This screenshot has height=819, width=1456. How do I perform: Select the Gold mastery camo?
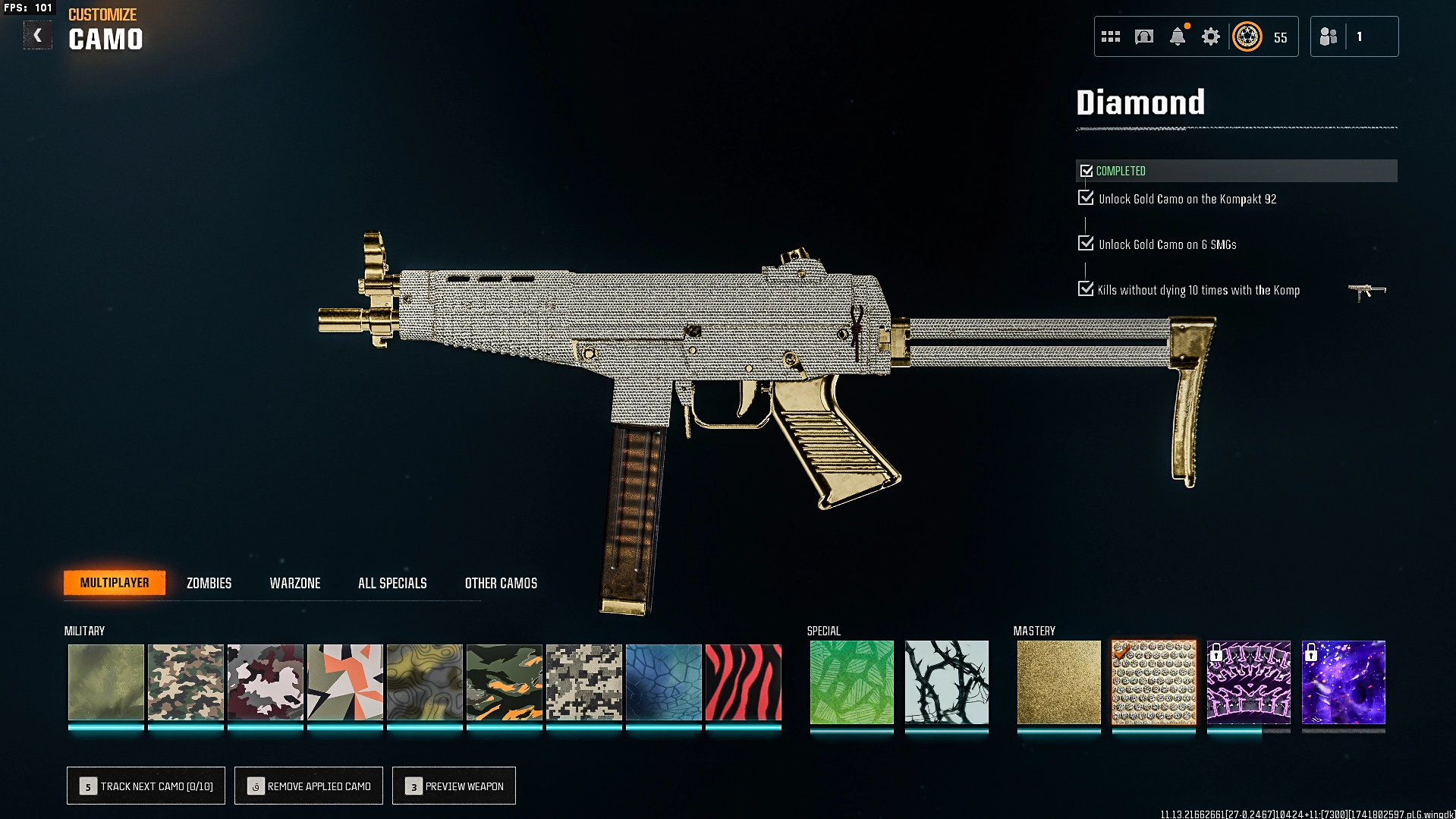click(x=1058, y=682)
